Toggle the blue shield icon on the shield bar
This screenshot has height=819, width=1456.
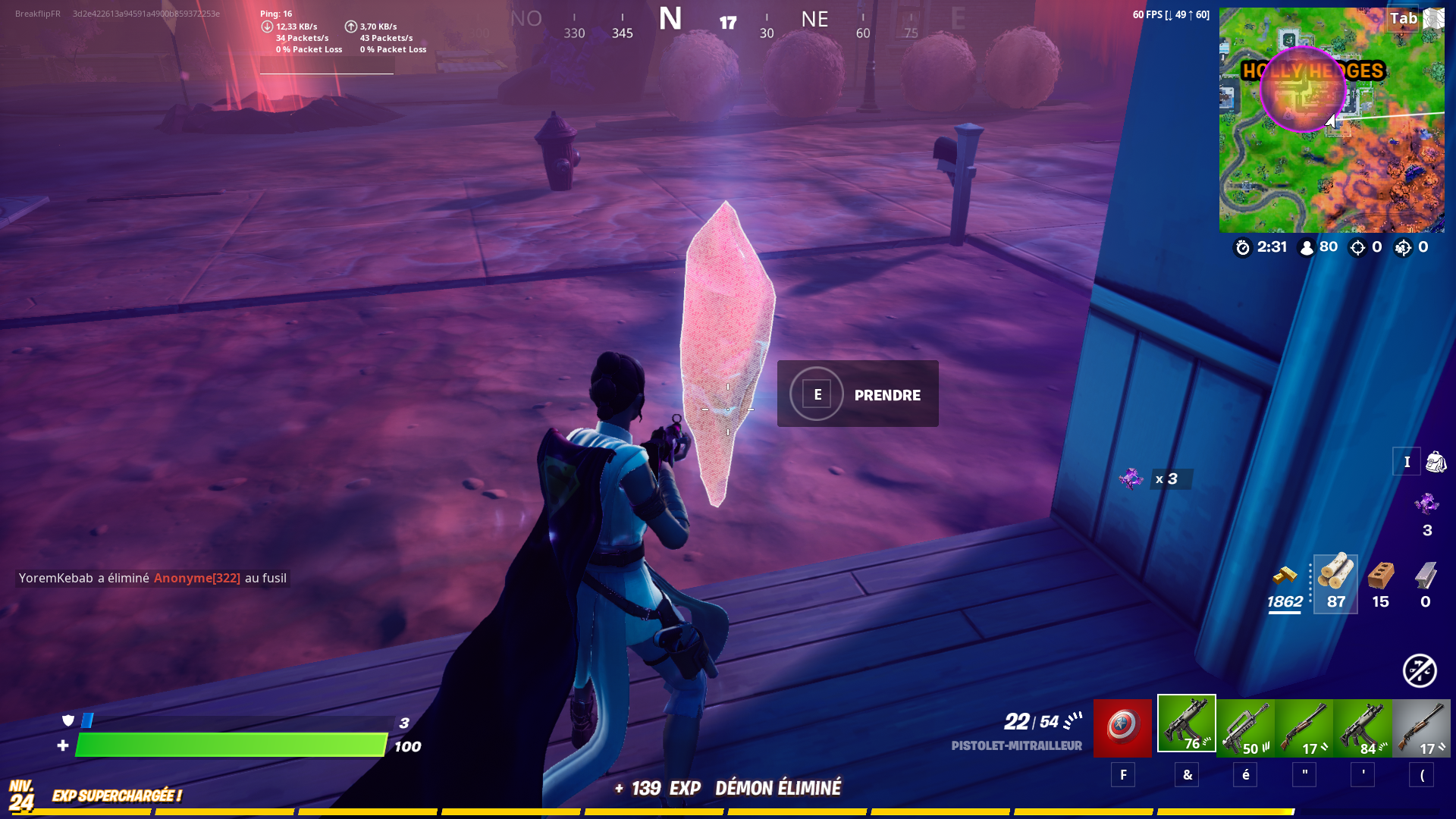[67, 722]
